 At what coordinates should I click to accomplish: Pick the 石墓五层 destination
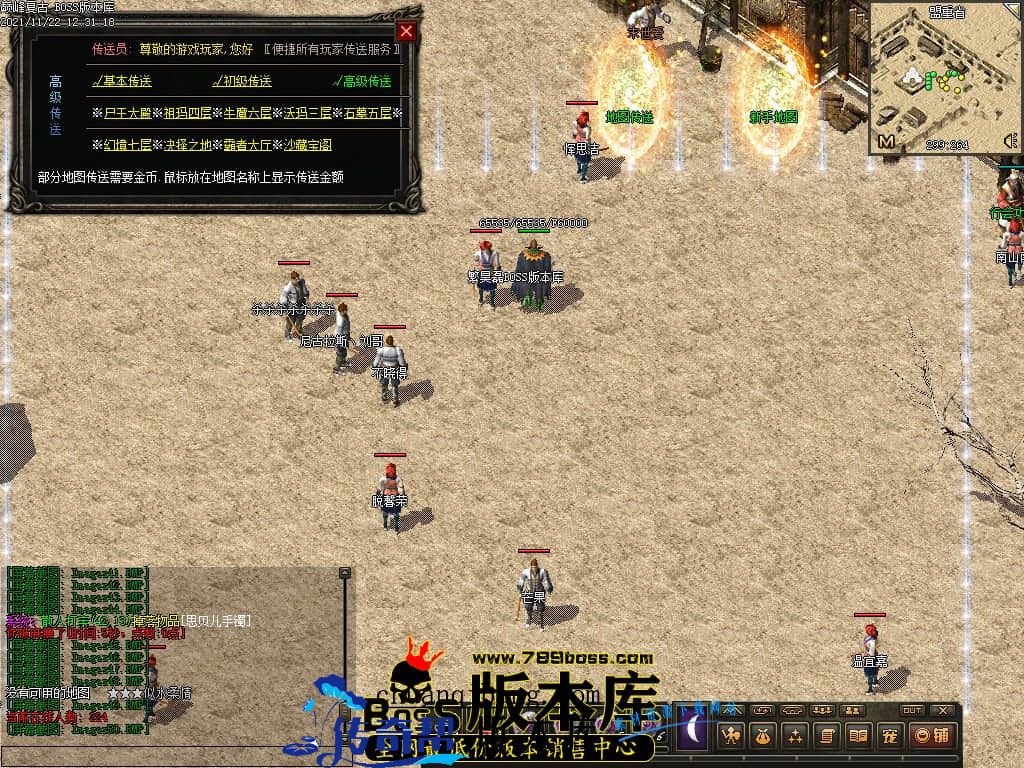367,113
